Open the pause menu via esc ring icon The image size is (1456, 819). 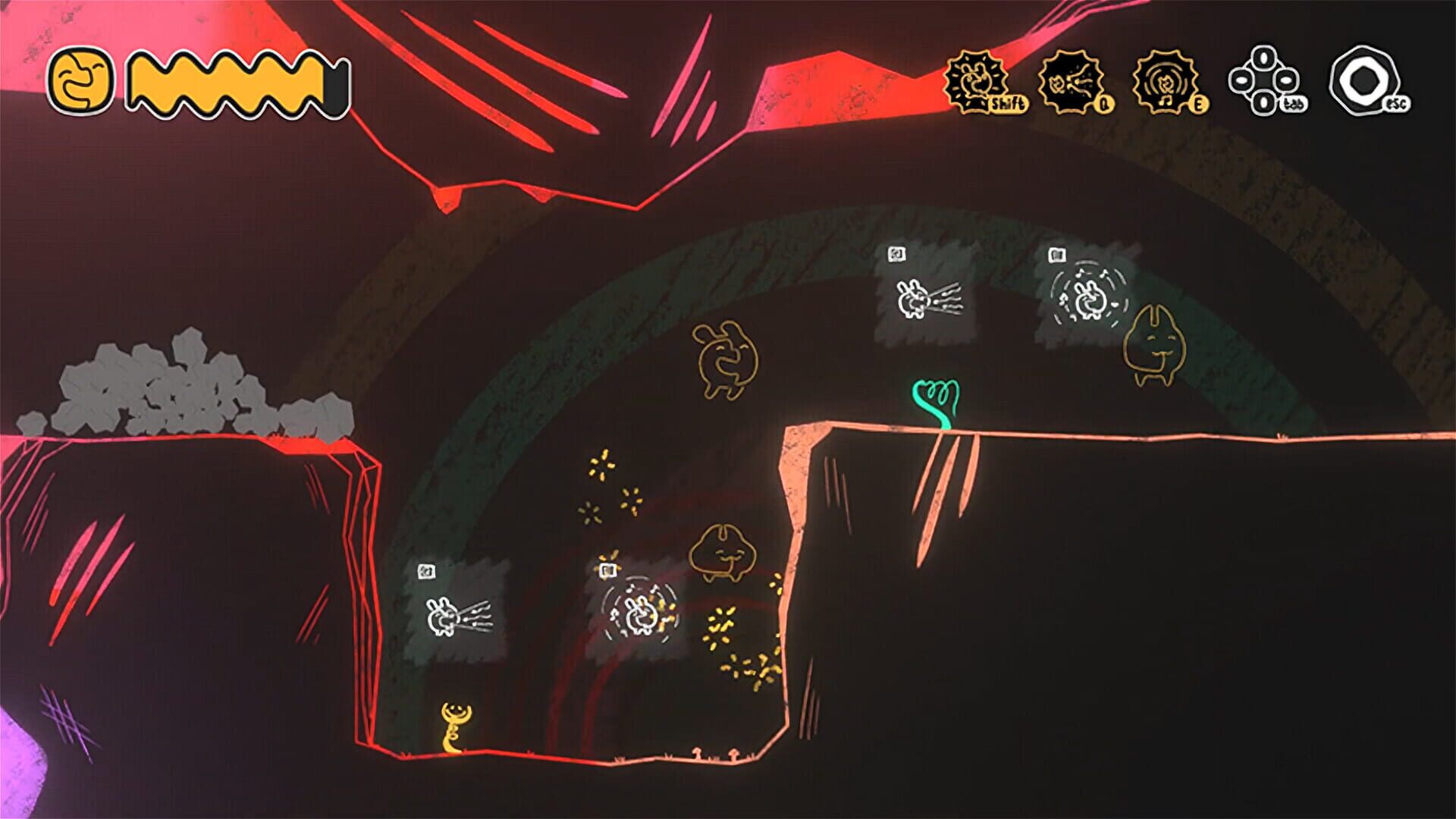pos(1365,80)
